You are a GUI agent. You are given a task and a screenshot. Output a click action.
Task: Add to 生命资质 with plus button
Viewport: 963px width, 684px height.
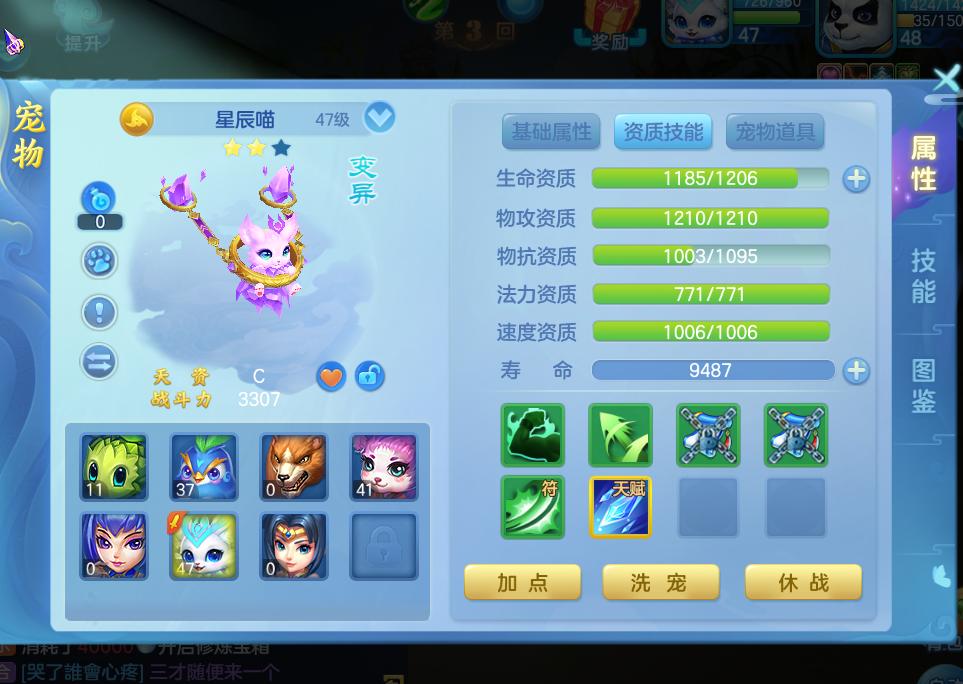pyautogui.click(x=856, y=179)
